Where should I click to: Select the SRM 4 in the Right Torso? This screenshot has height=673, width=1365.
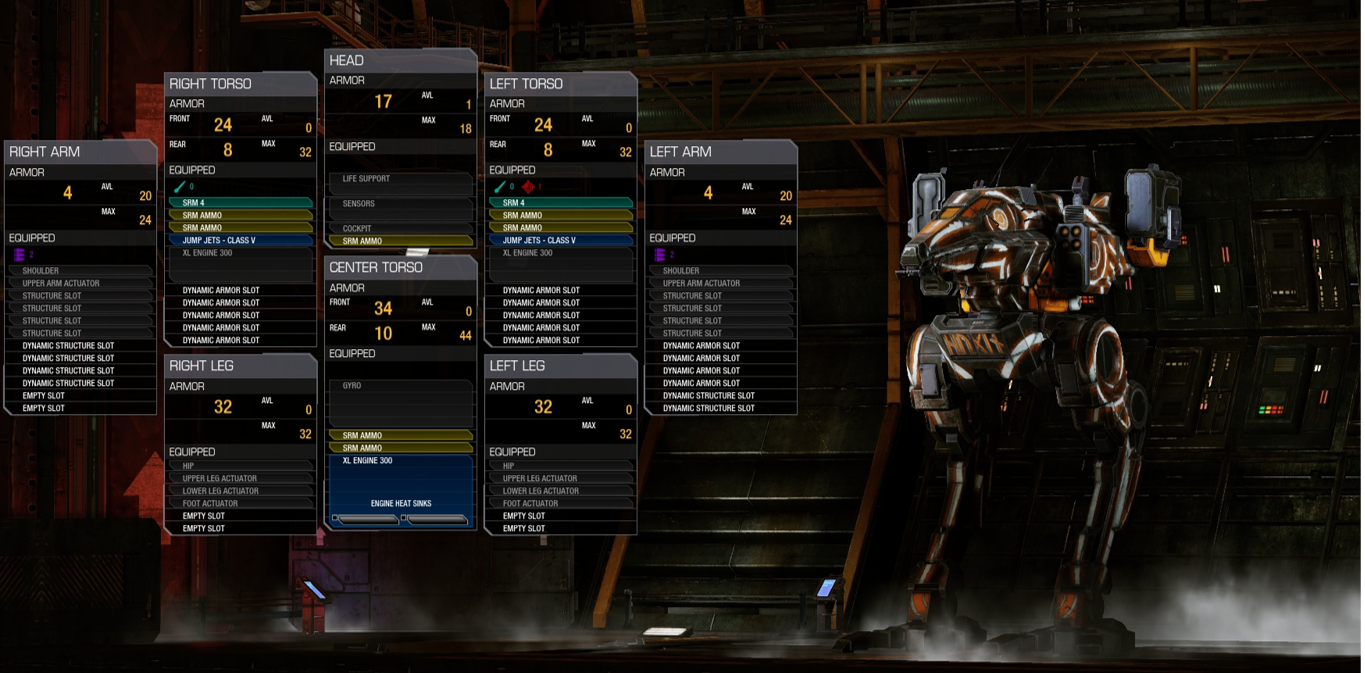tap(240, 203)
